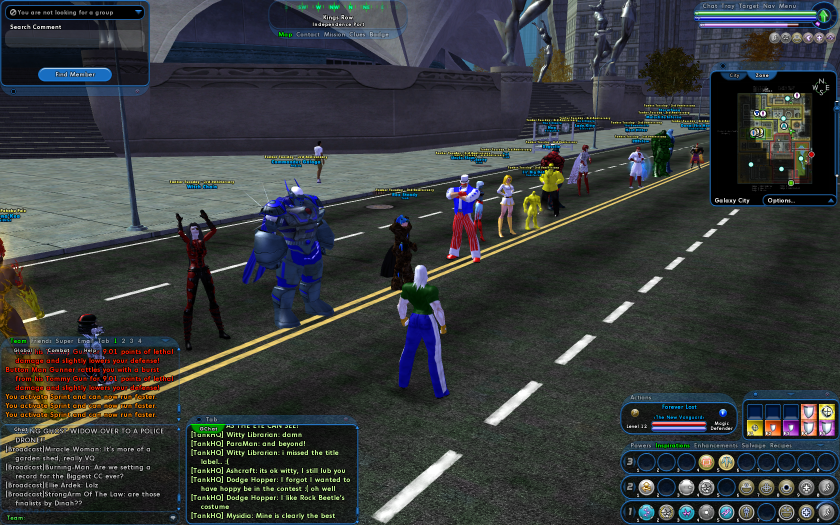Toggle the Target window from the top bar
The width and height of the screenshot is (840, 525).
click(747, 6)
